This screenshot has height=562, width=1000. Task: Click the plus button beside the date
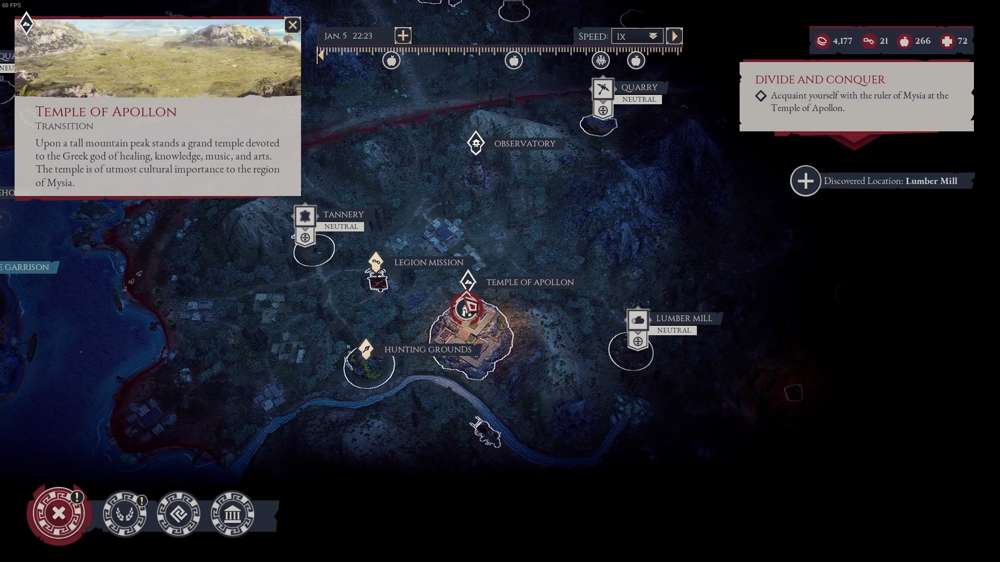[x=402, y=36]
